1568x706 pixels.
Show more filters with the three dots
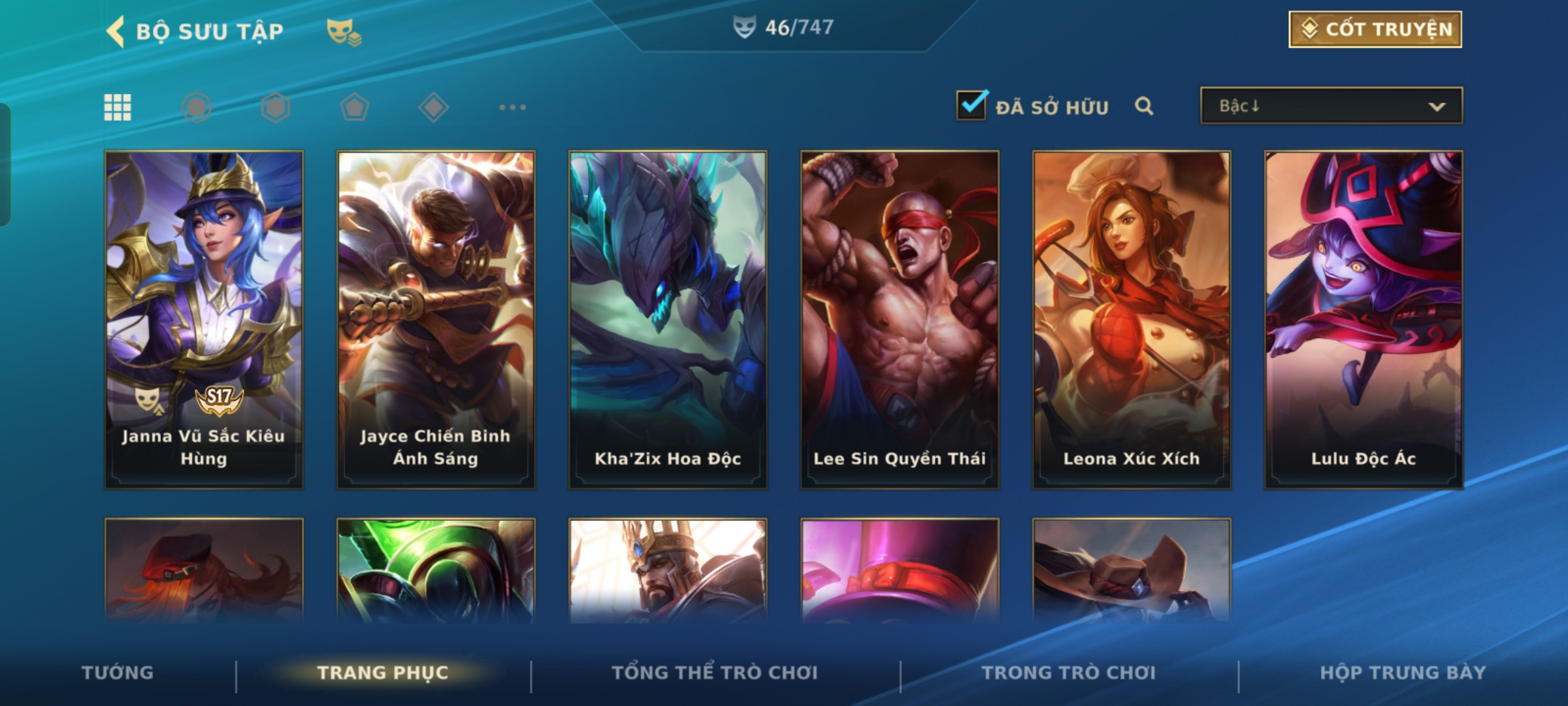pyautogui.click(x=512, y=107)
